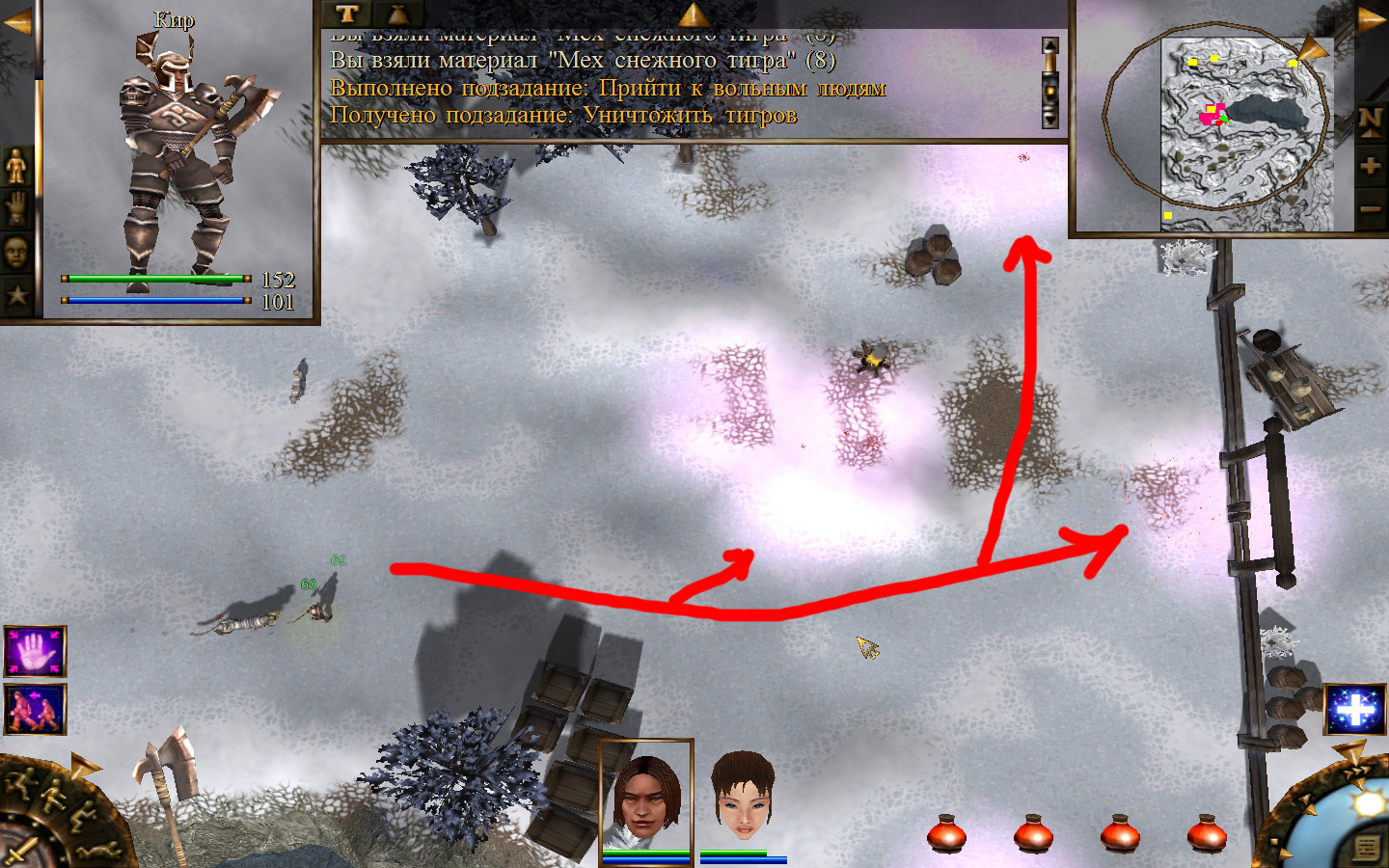The image size is (1389, 868).
Task: Collapse the message log with the top arrow
Action: [x=693, y=14]
